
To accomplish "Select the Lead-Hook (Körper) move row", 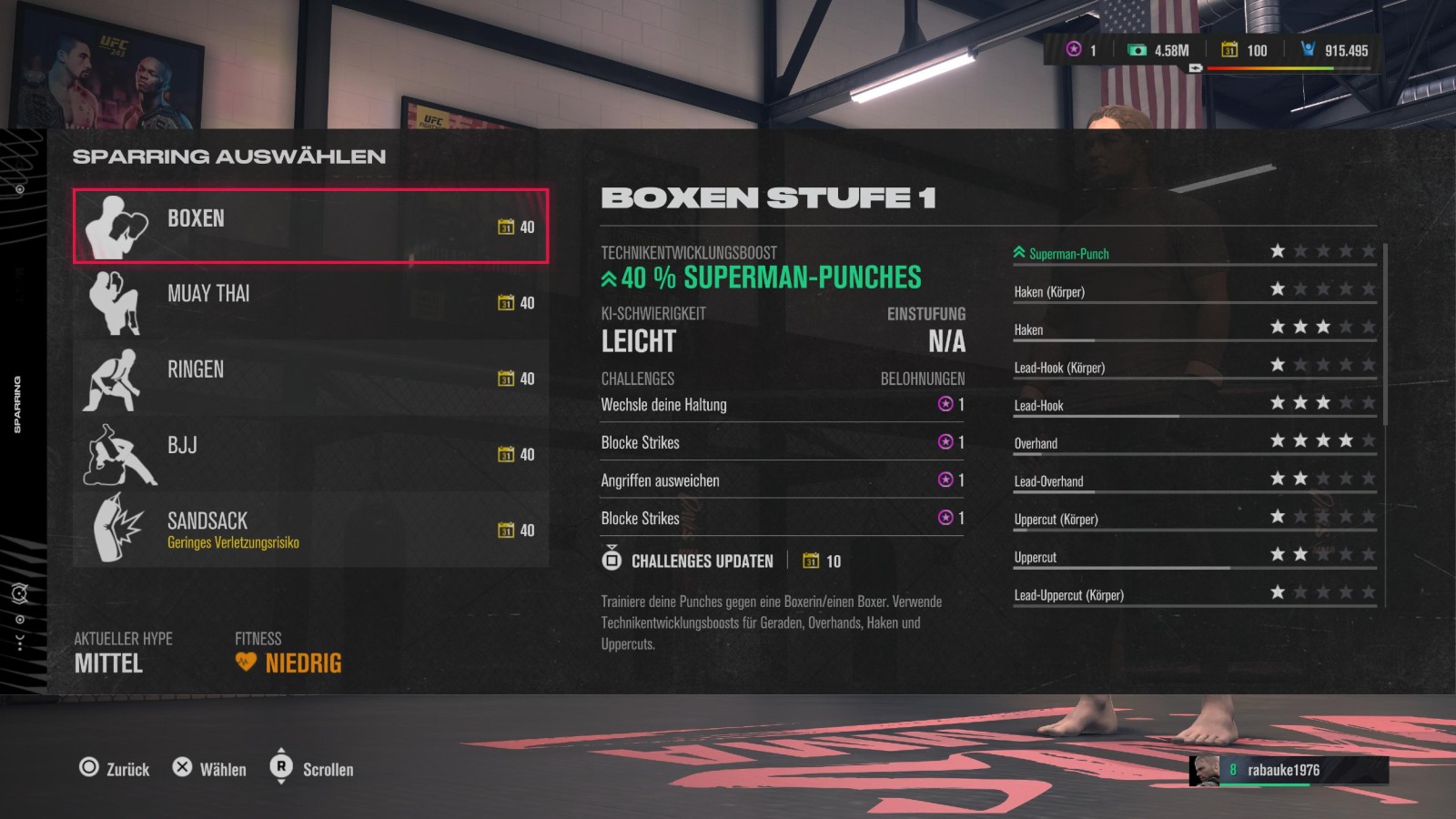I will (1194, 368).
